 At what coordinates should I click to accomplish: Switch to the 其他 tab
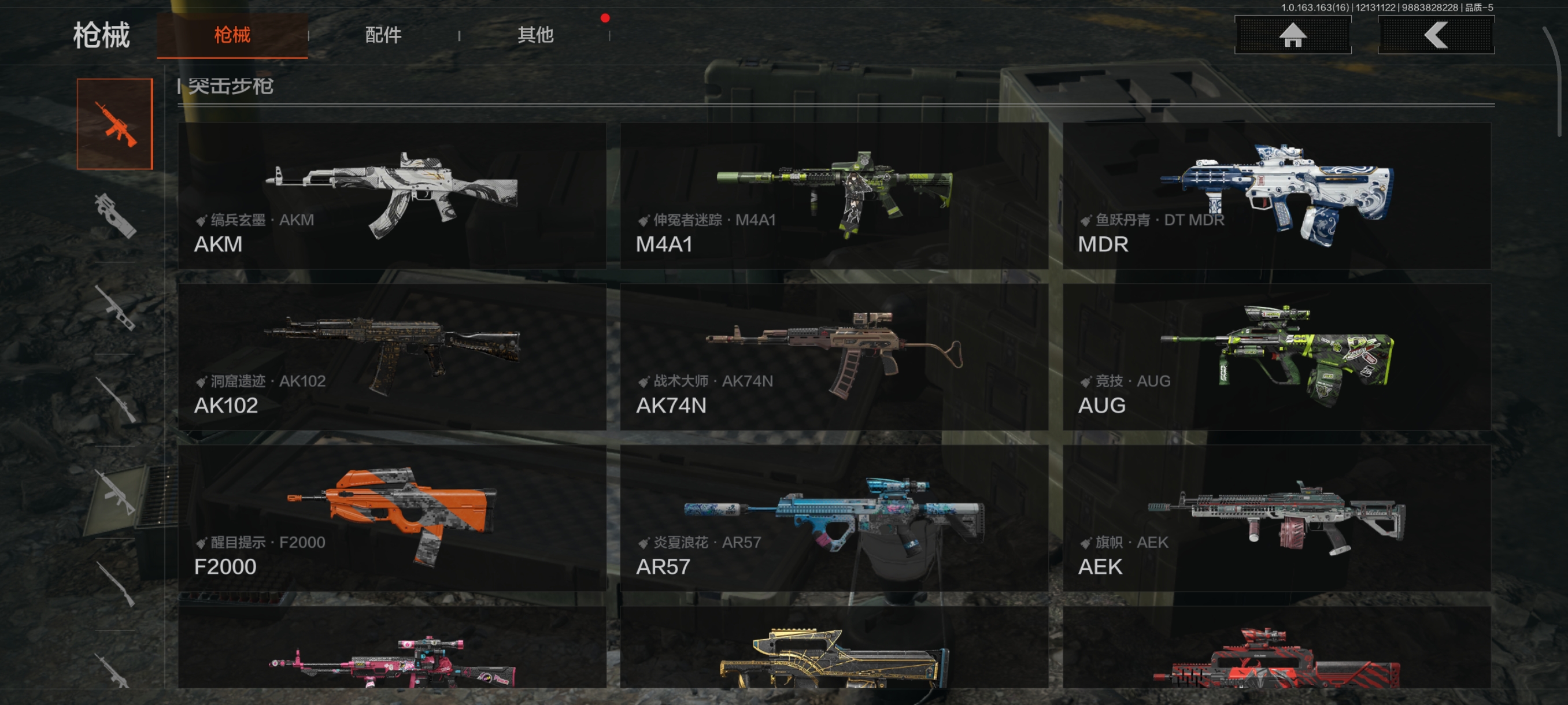click(x=535, y=35)
